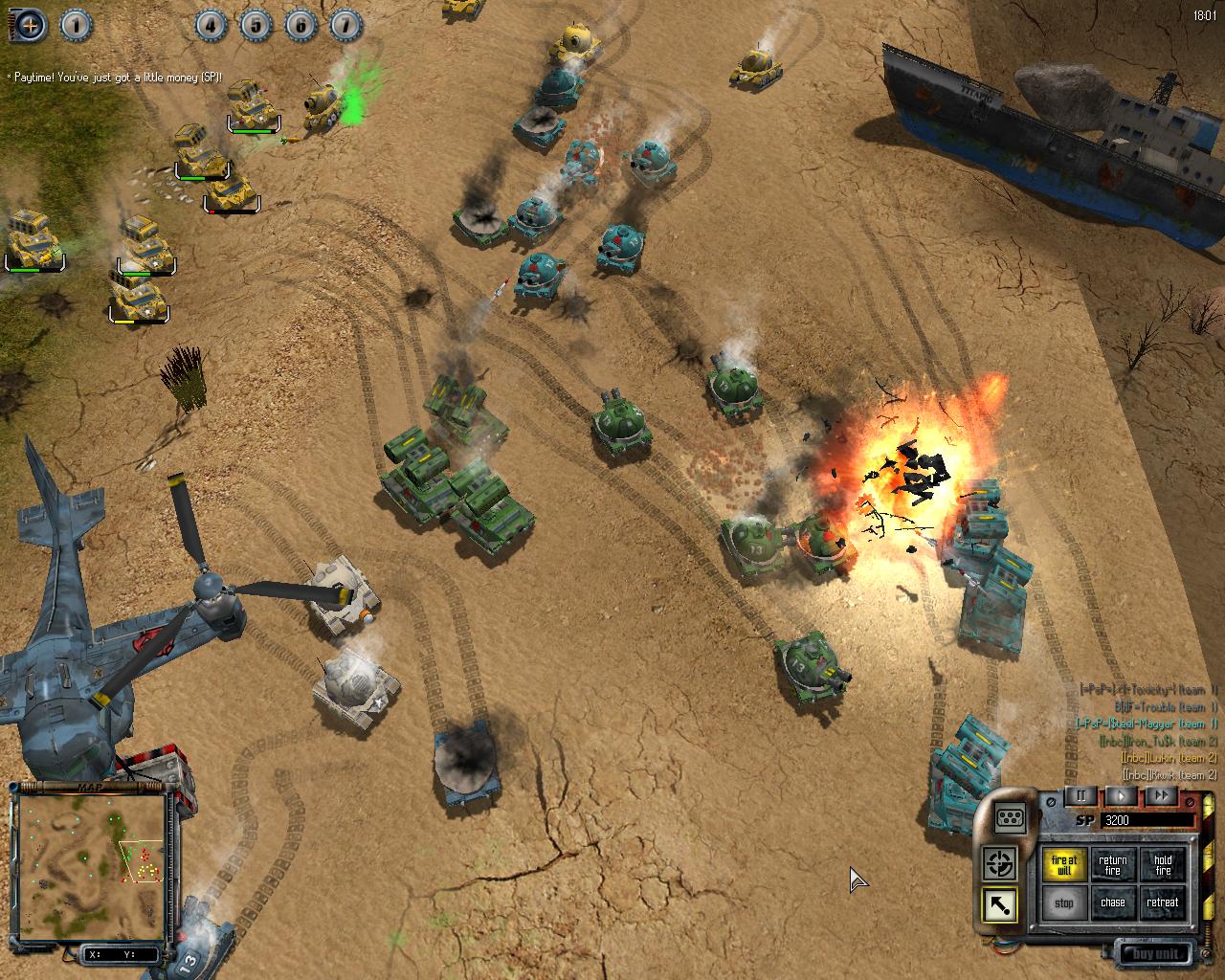1225x980 pixels.
Task: Order units to retreat
Action: click(x=1163, y=902)
